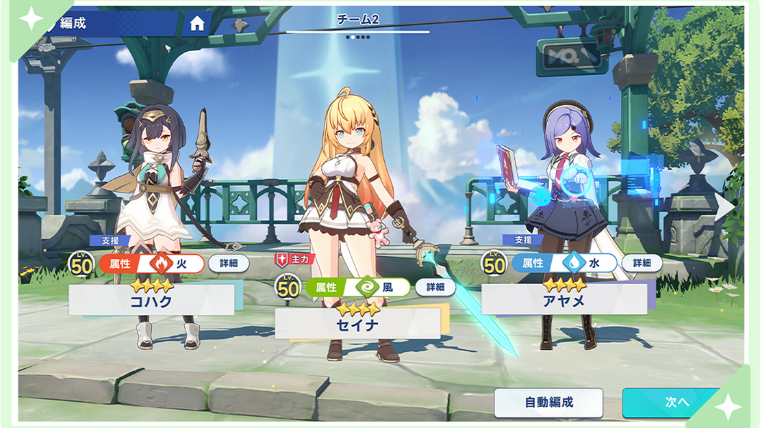Open 詳細 details for アヤメ

pos(641,263)
